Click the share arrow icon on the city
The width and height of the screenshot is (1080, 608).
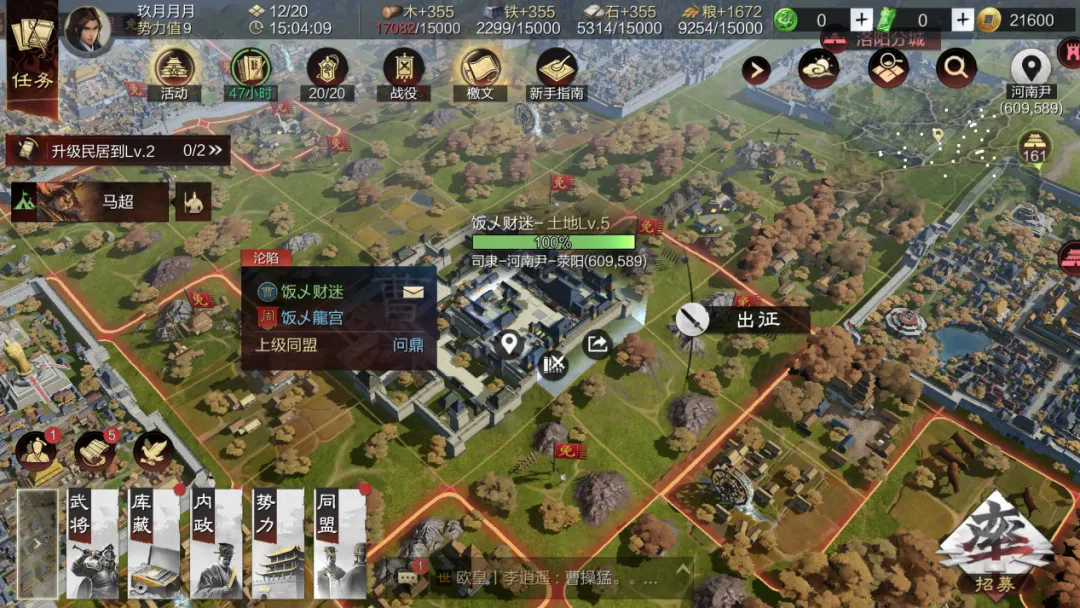click(596, 344)
